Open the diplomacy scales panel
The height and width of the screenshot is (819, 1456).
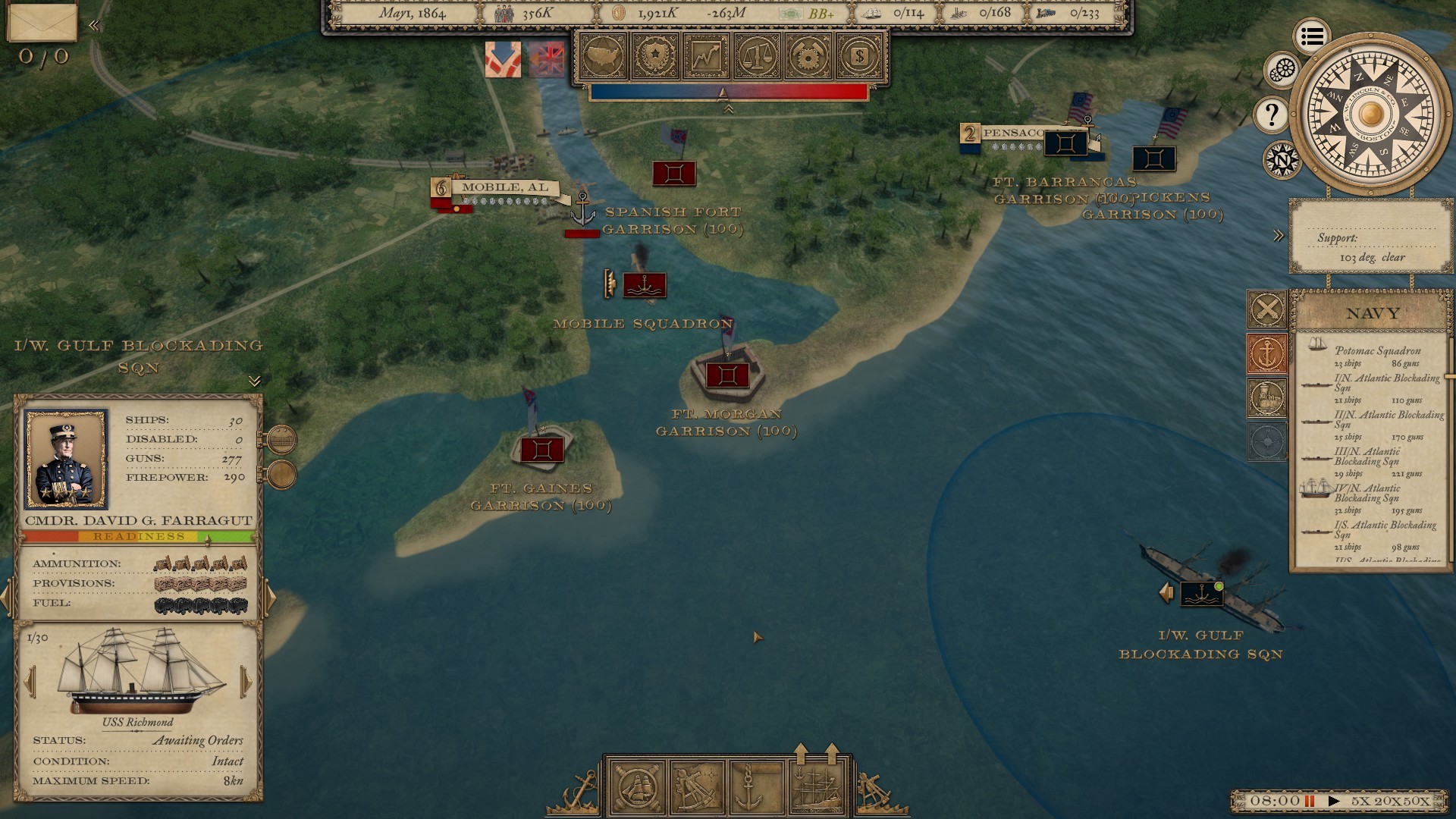click(758, 56)
